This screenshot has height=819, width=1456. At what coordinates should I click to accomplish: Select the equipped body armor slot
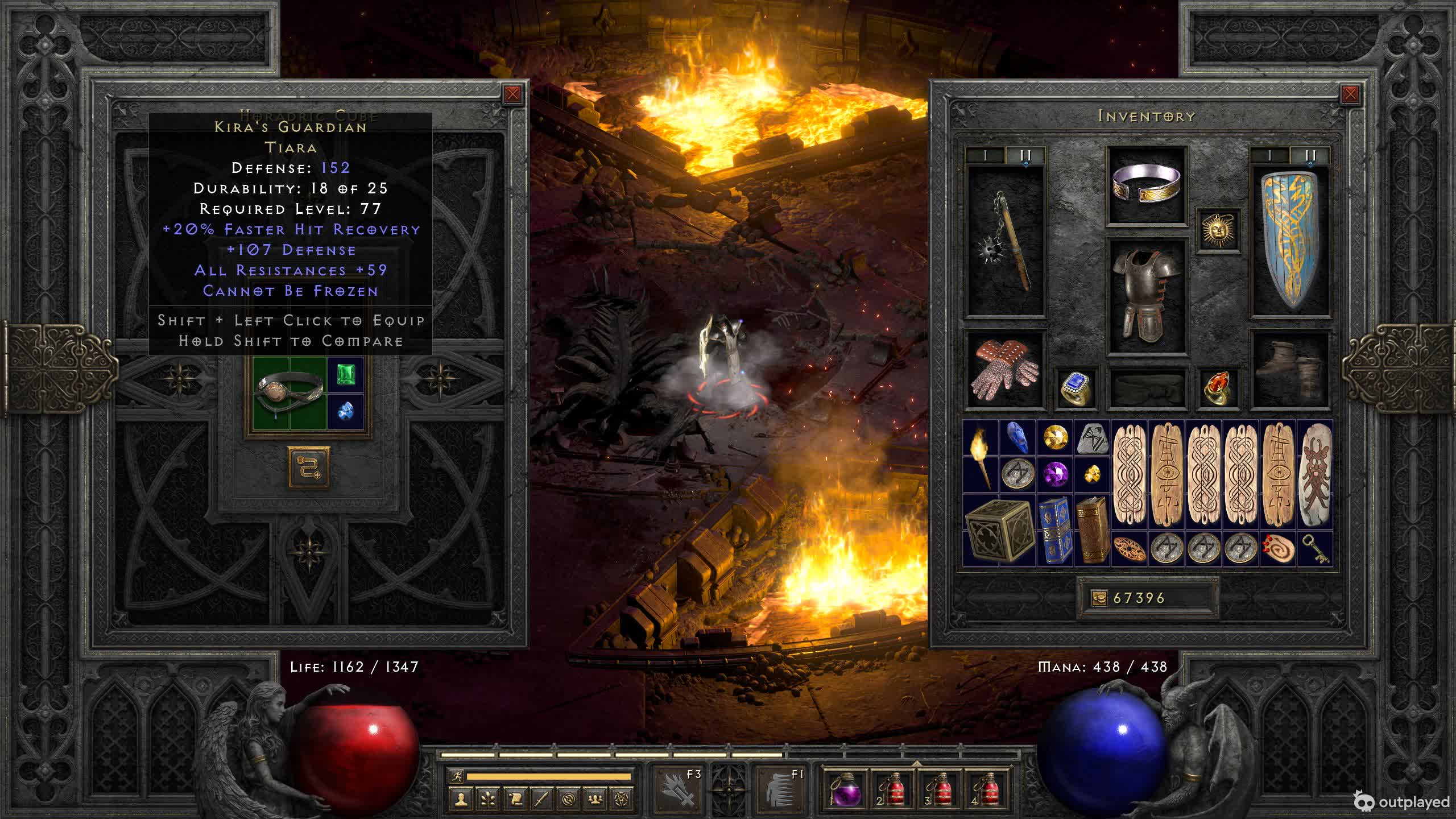click(x=1147, y=296)
